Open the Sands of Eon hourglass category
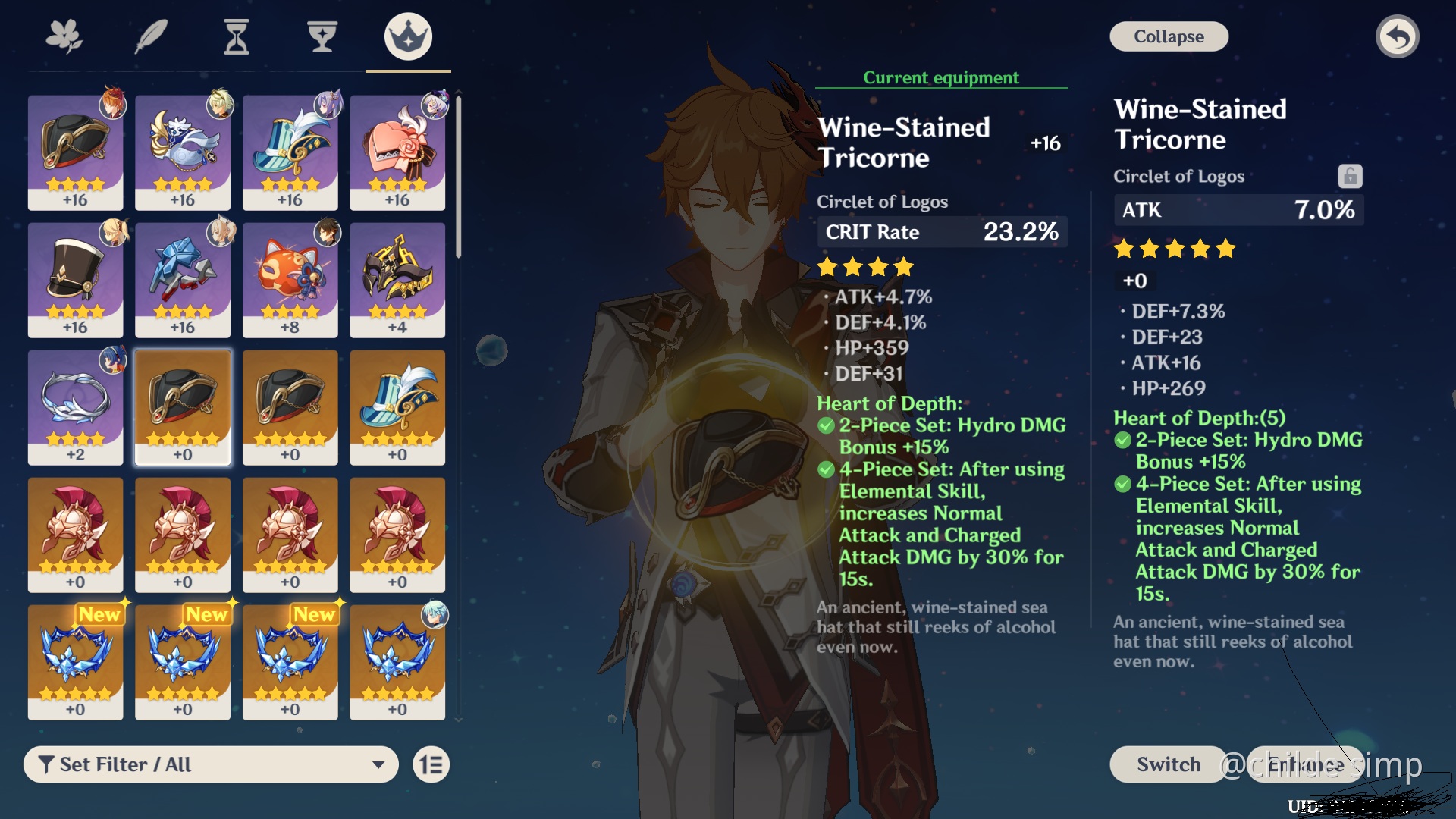 click(237, 36)
